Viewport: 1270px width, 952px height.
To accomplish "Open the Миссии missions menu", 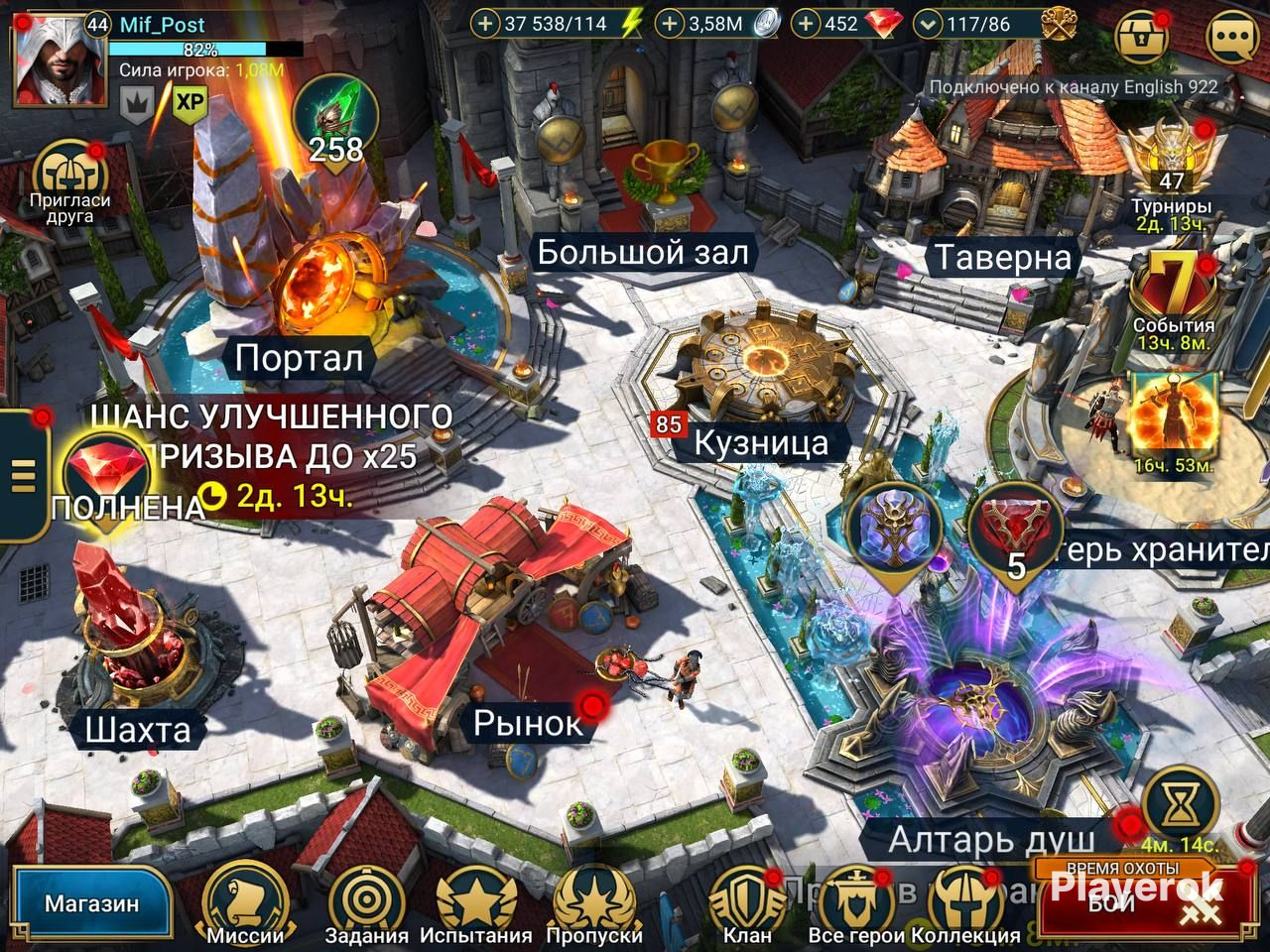I will tap(244, 901).
